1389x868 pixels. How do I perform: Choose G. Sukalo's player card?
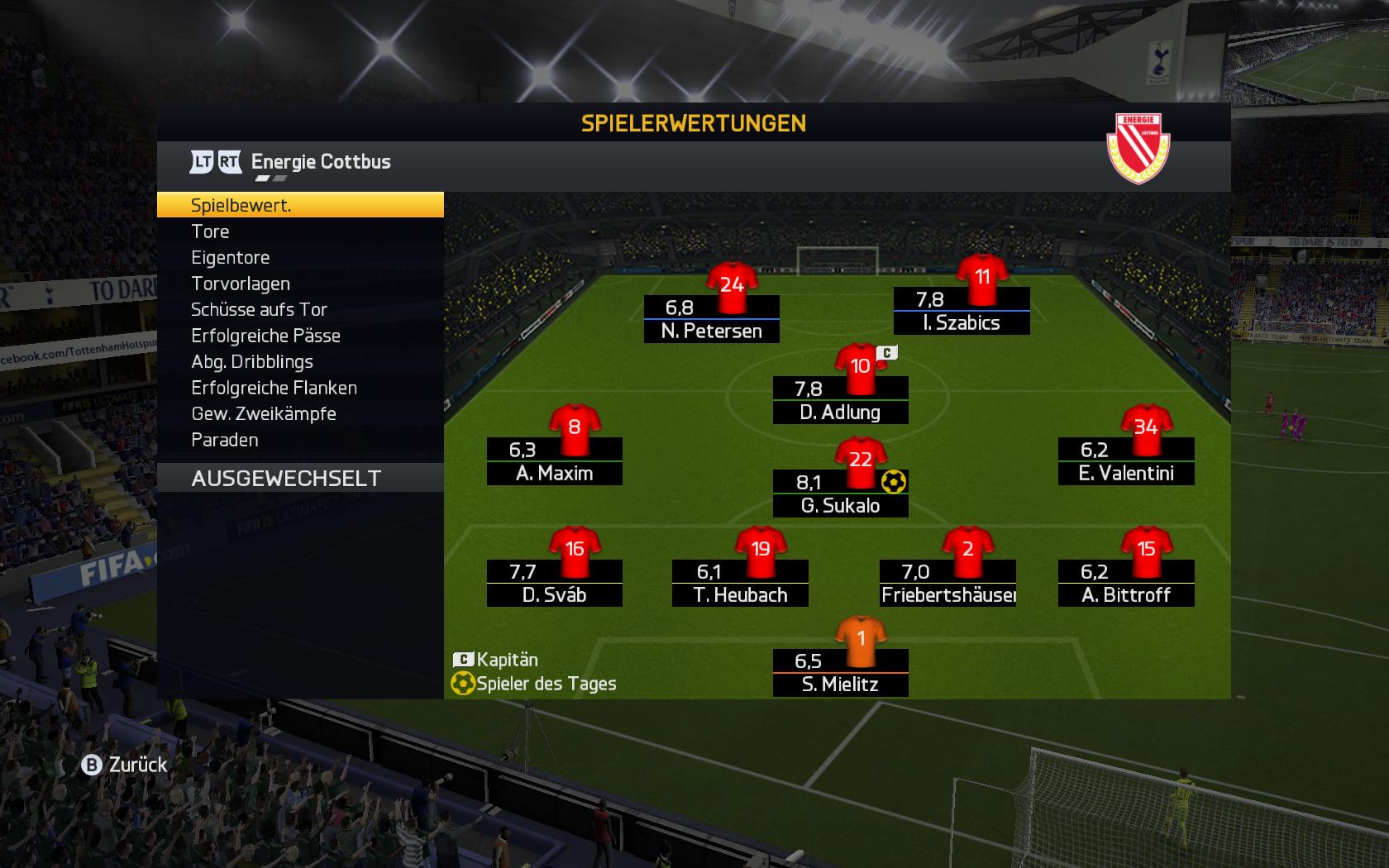pos(840,494)
